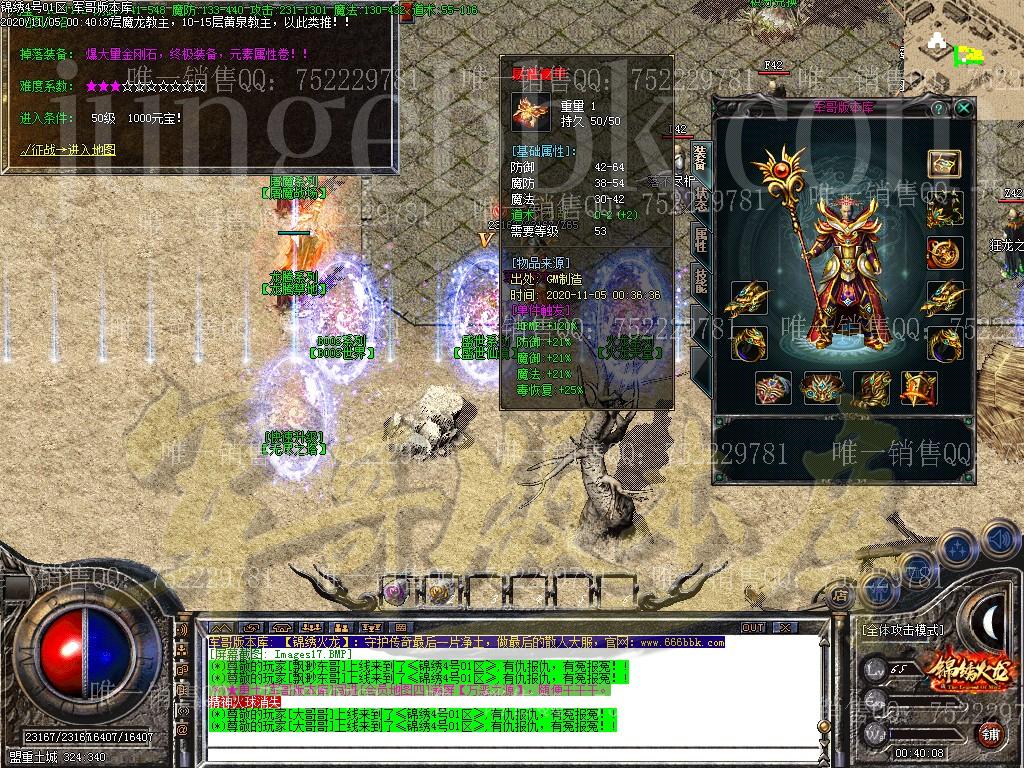Open the 属性 attributes tab

[x=701, y=239]
